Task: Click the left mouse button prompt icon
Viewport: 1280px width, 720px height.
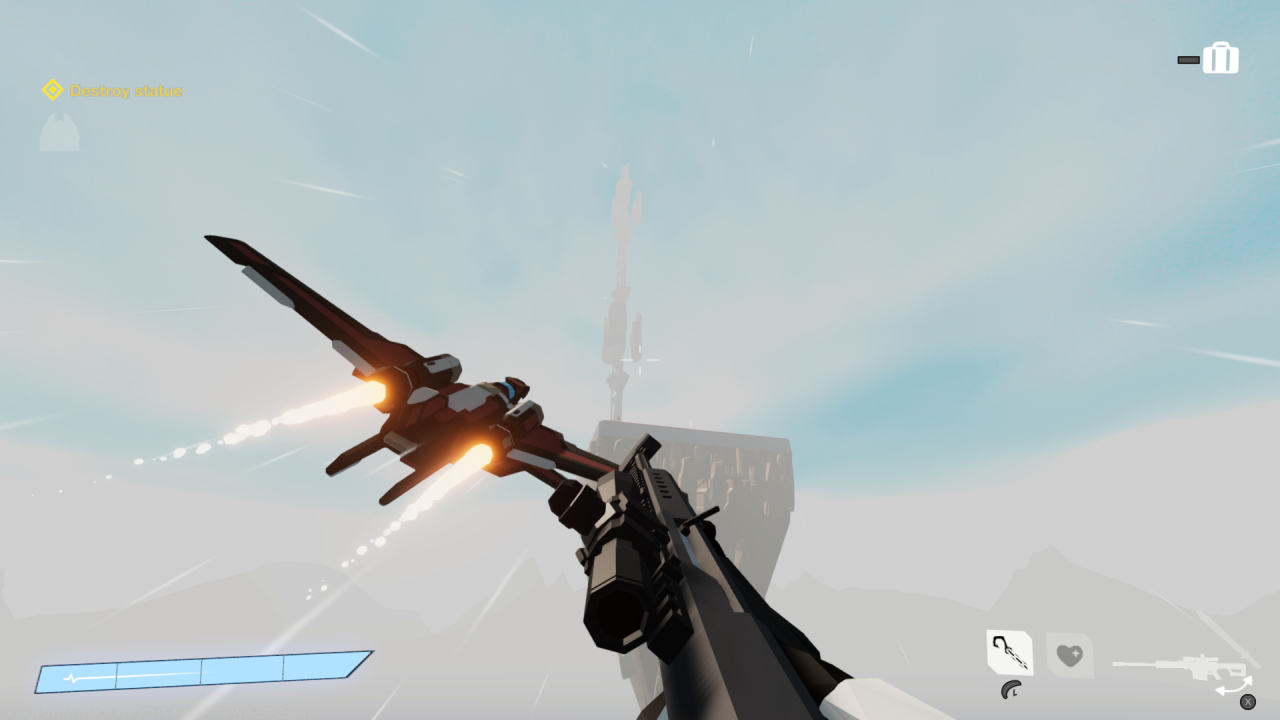Action: (x=1010, y=690)
